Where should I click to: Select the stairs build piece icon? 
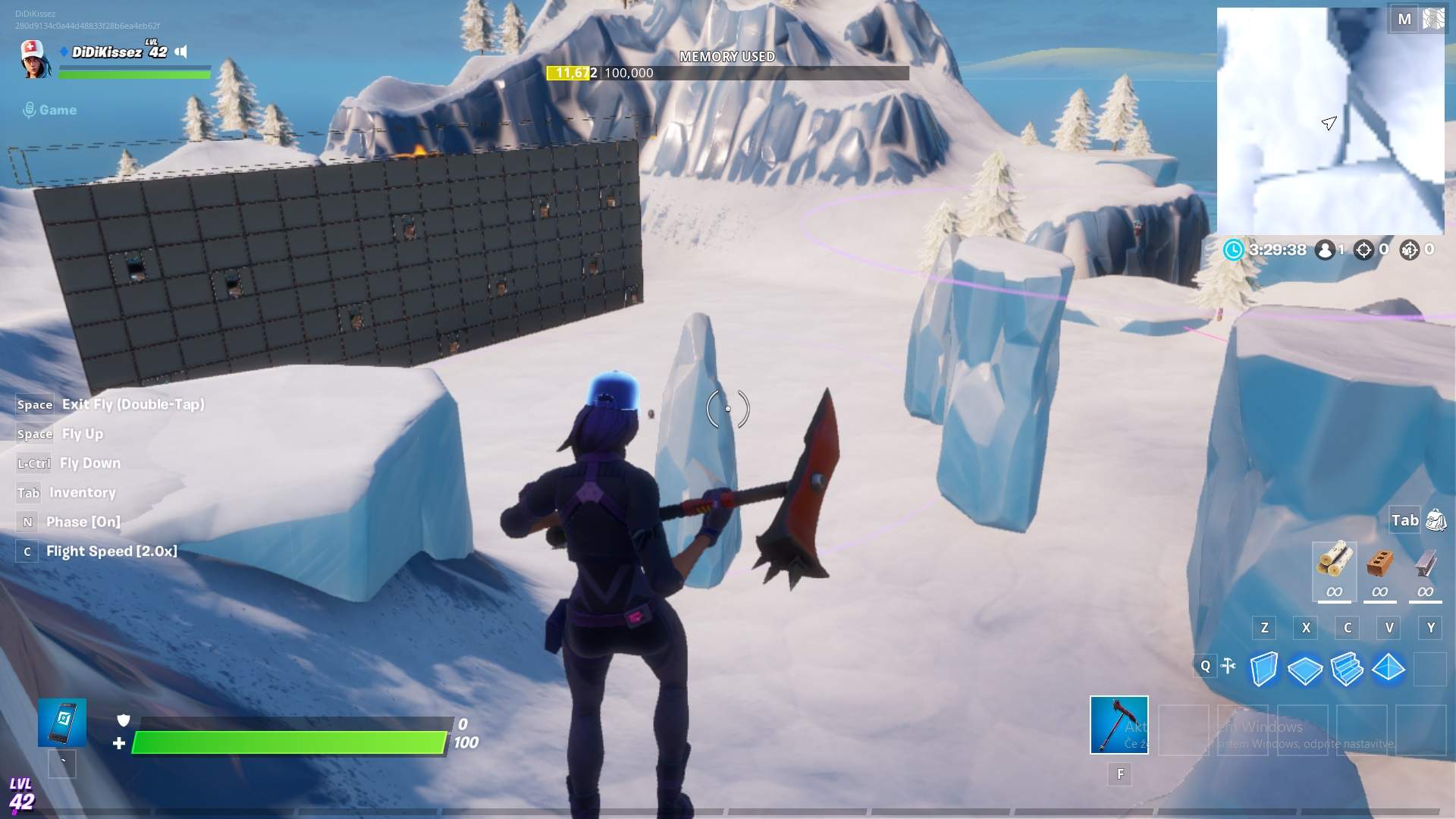[x=1348, y=670]
